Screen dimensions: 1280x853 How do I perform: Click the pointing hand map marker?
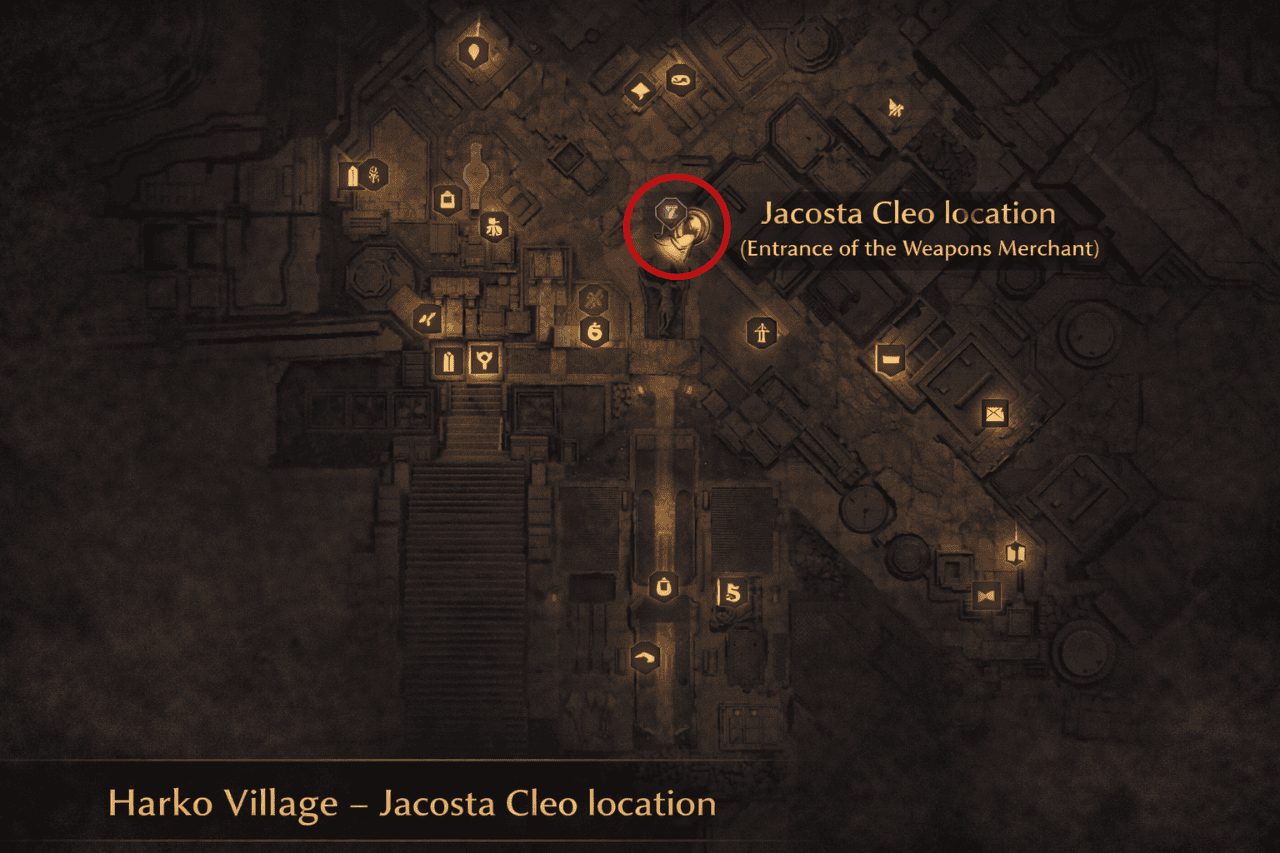pos(644,657)
